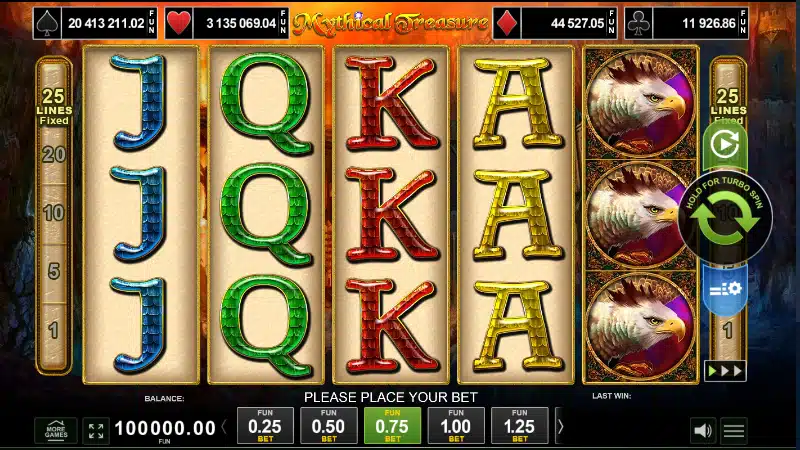Open the More Games lobby
Image resolution: width=800 pixels, height=450 pixels.
(x=55, y=431)
